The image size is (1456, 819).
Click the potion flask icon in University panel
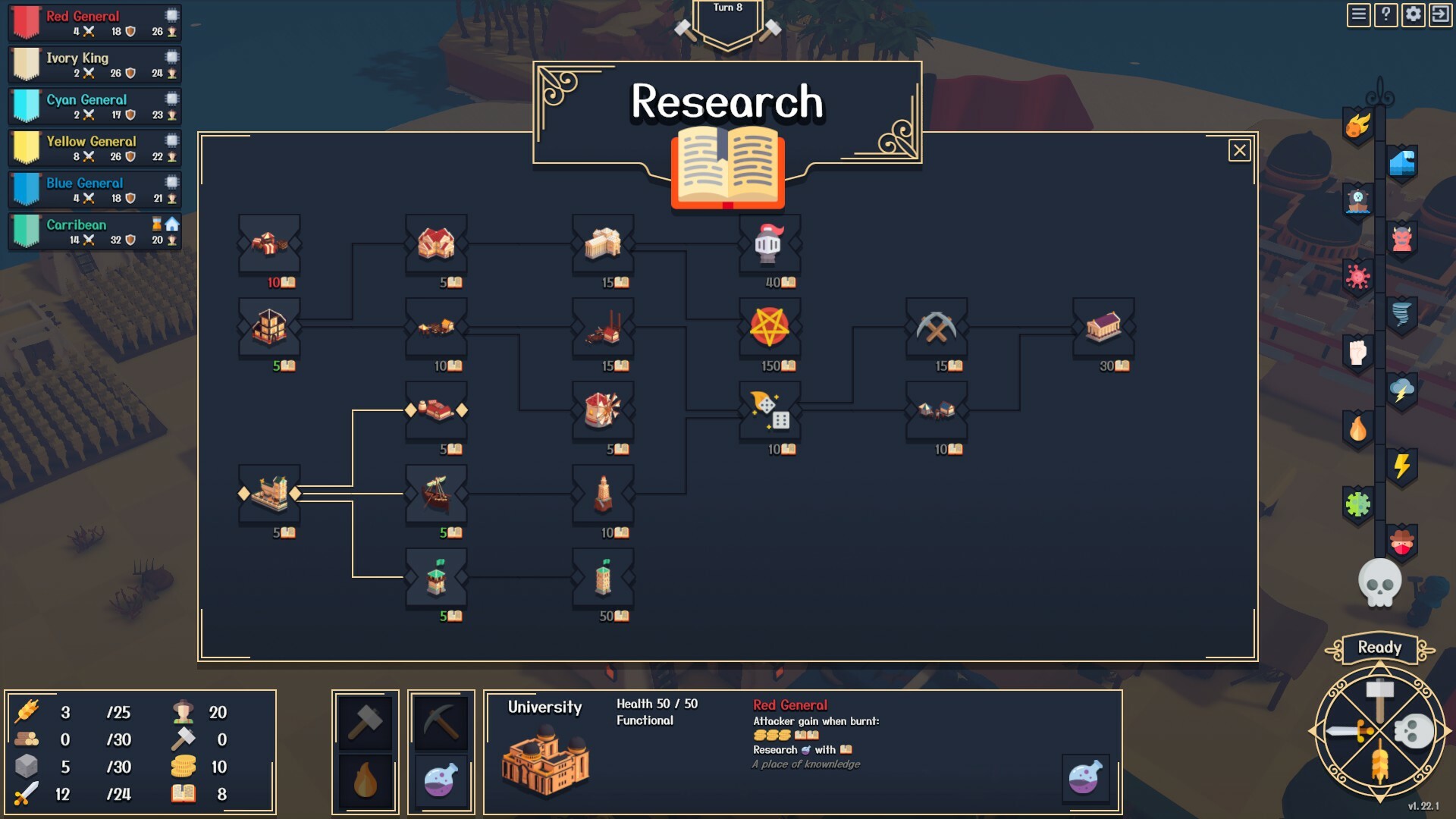[1087, 778]
